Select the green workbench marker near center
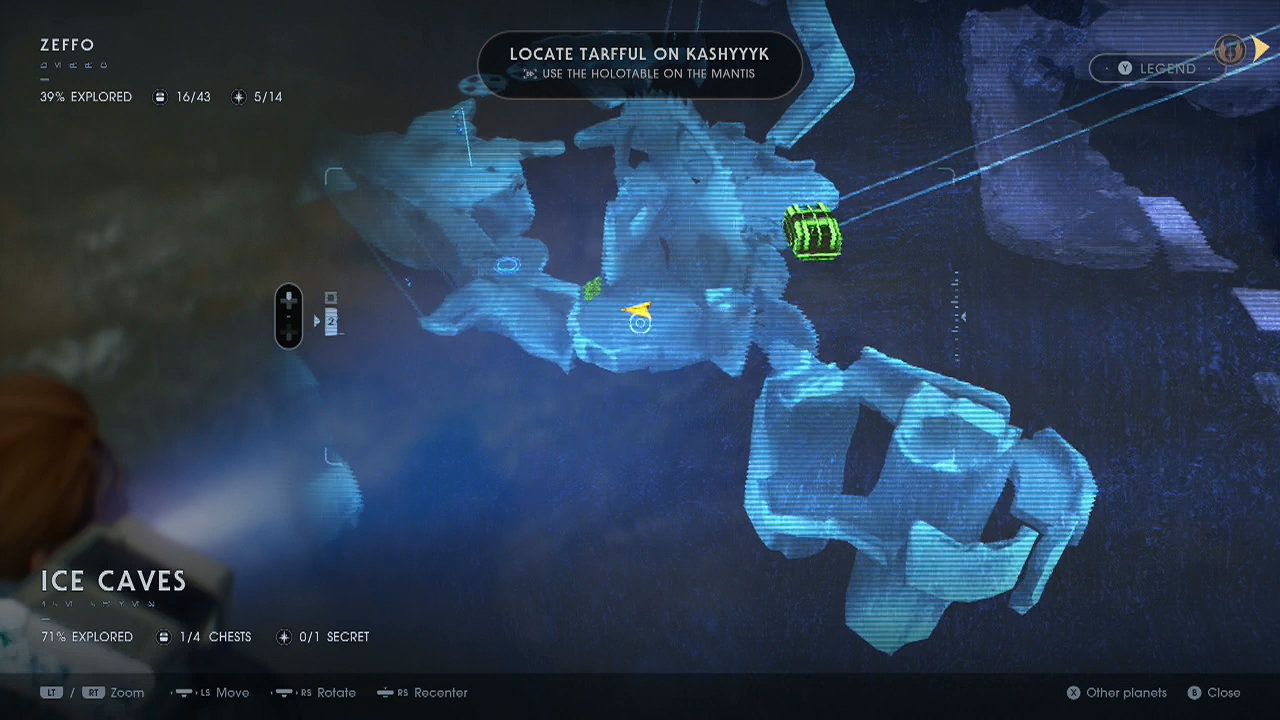The height and width of the screenshot is (720, 1280). (x=592, y=288)
